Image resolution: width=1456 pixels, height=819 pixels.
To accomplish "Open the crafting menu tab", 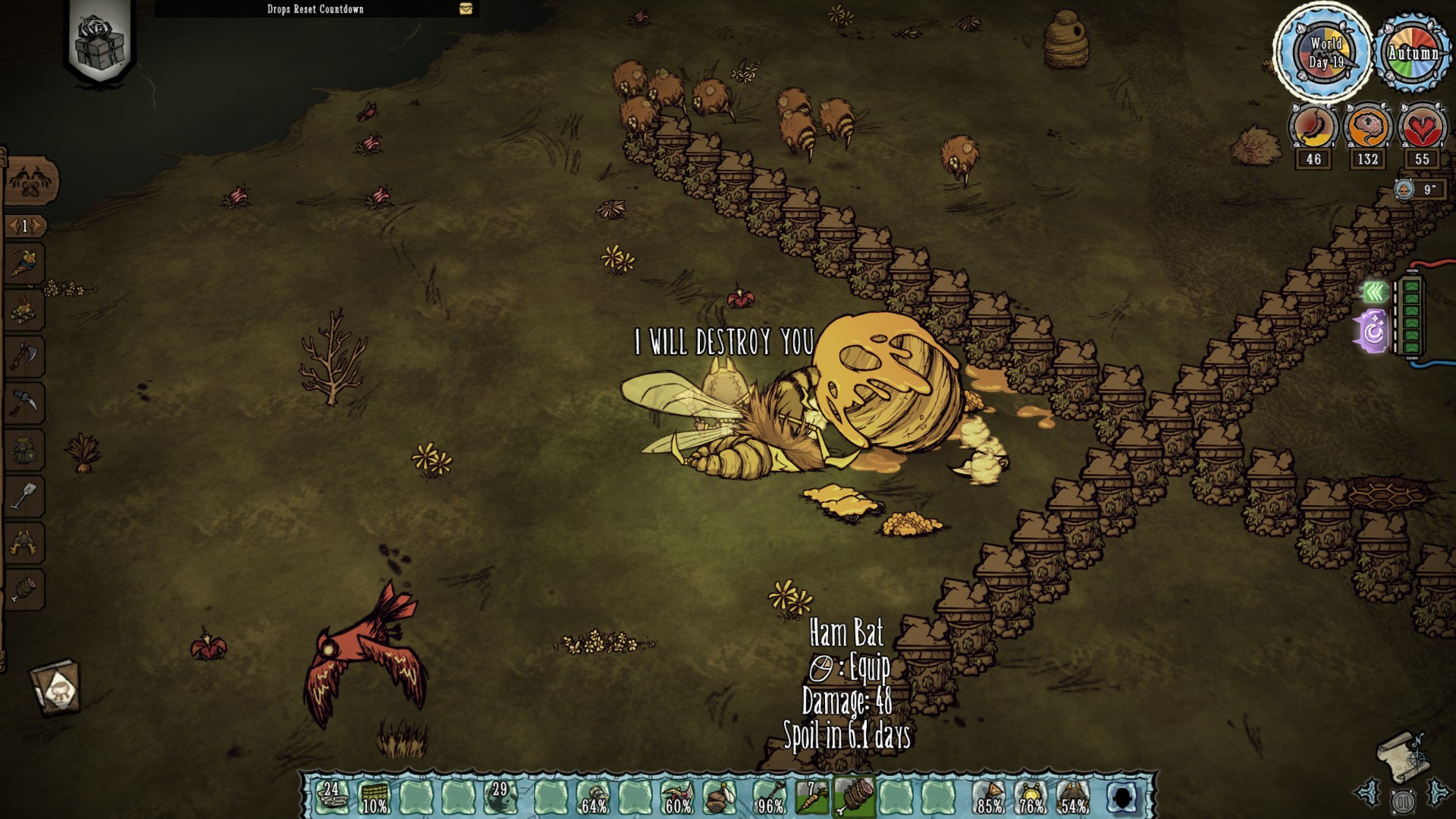I will [x=31, y=181].
